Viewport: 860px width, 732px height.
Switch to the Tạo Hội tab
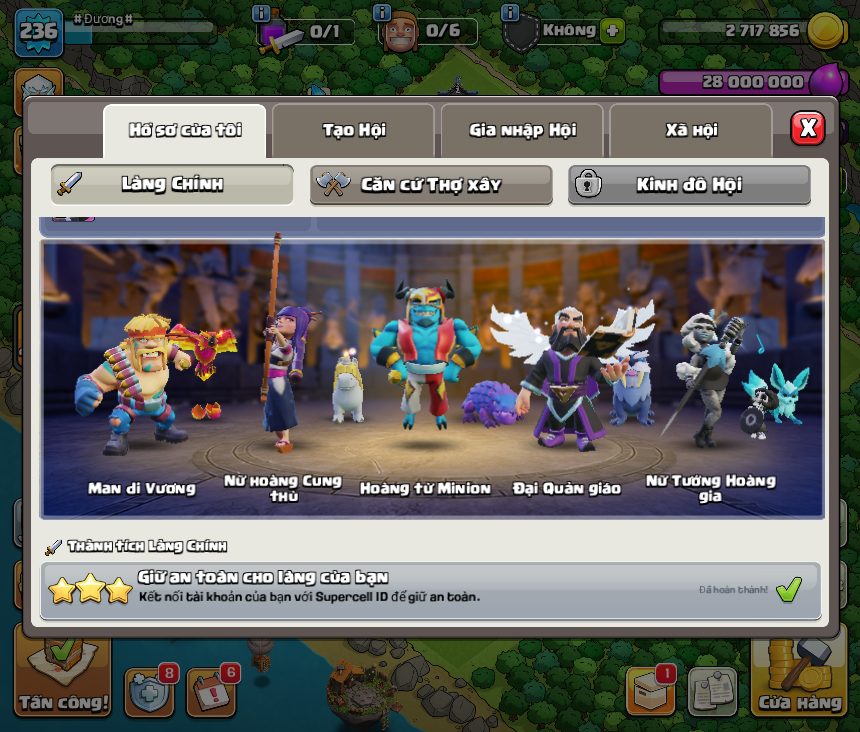pyautogui.click(x=353, y=130)
